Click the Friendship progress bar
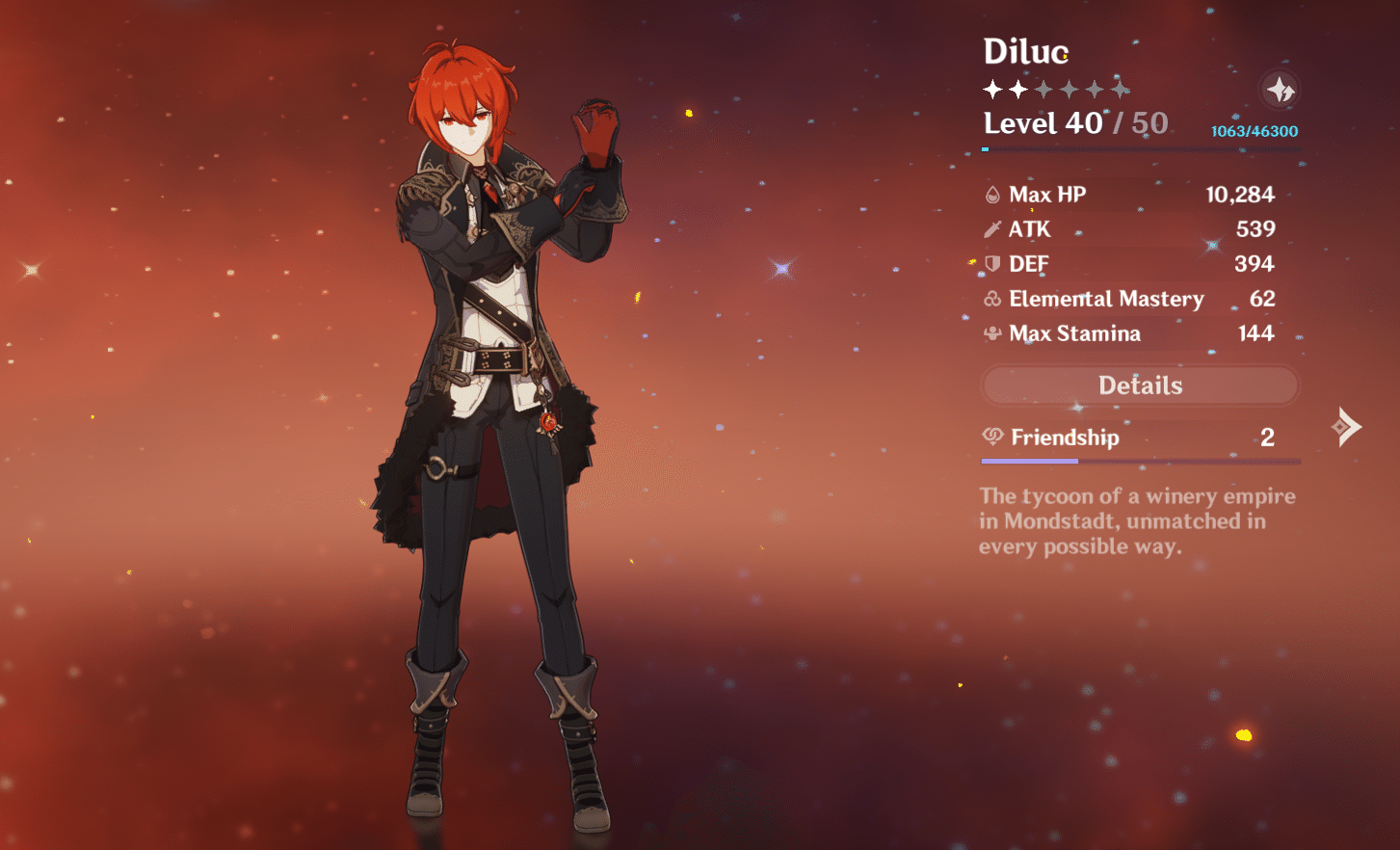The height and width of the screenshot is (850, 1400). point(1140,461)
